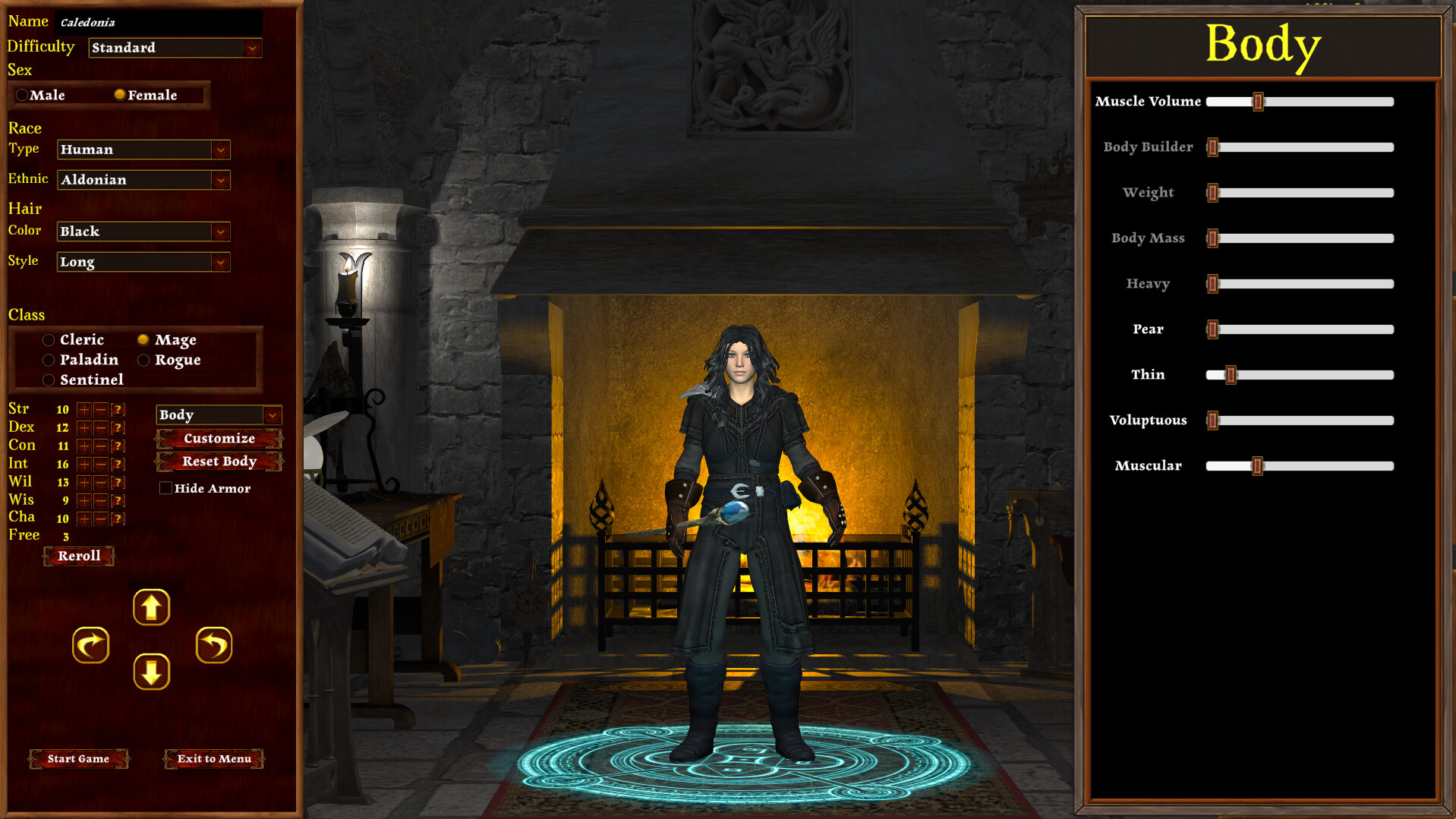The image size is (1456, 819).
Task: Select the Cleric class
Action: pos(49,340)
